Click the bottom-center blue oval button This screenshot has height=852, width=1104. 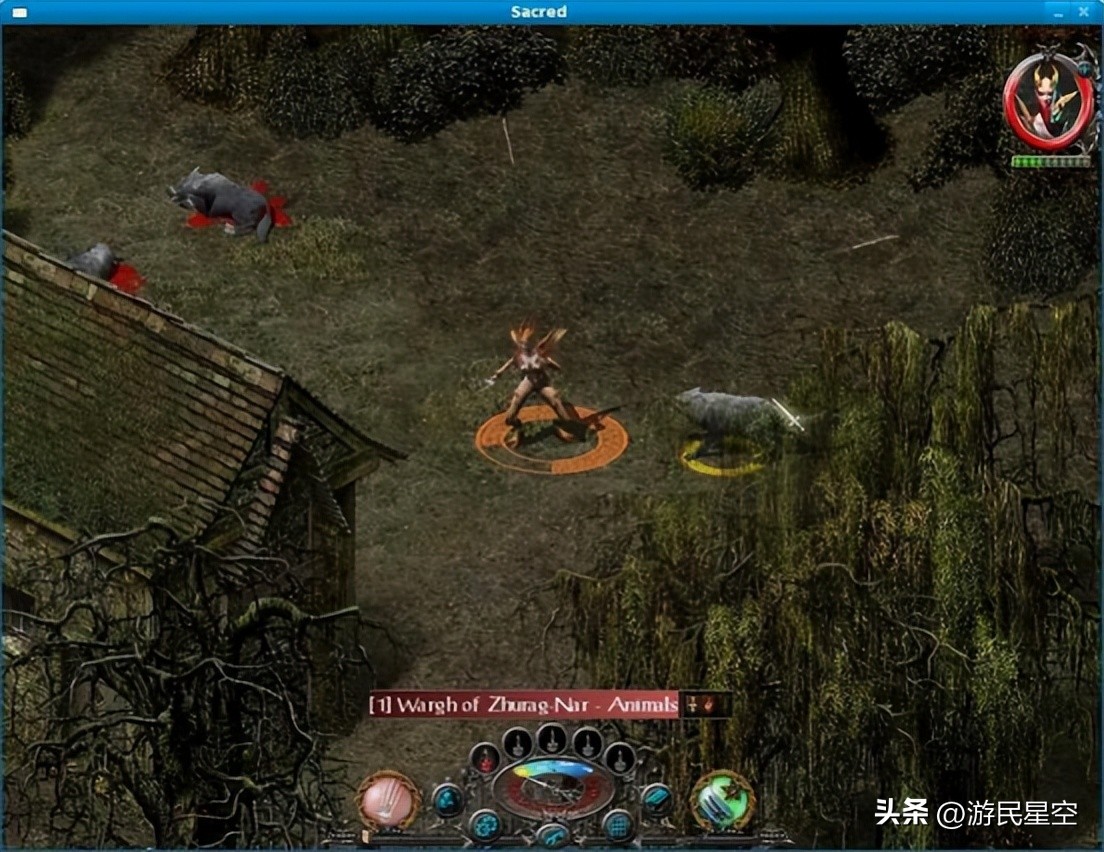552,836
